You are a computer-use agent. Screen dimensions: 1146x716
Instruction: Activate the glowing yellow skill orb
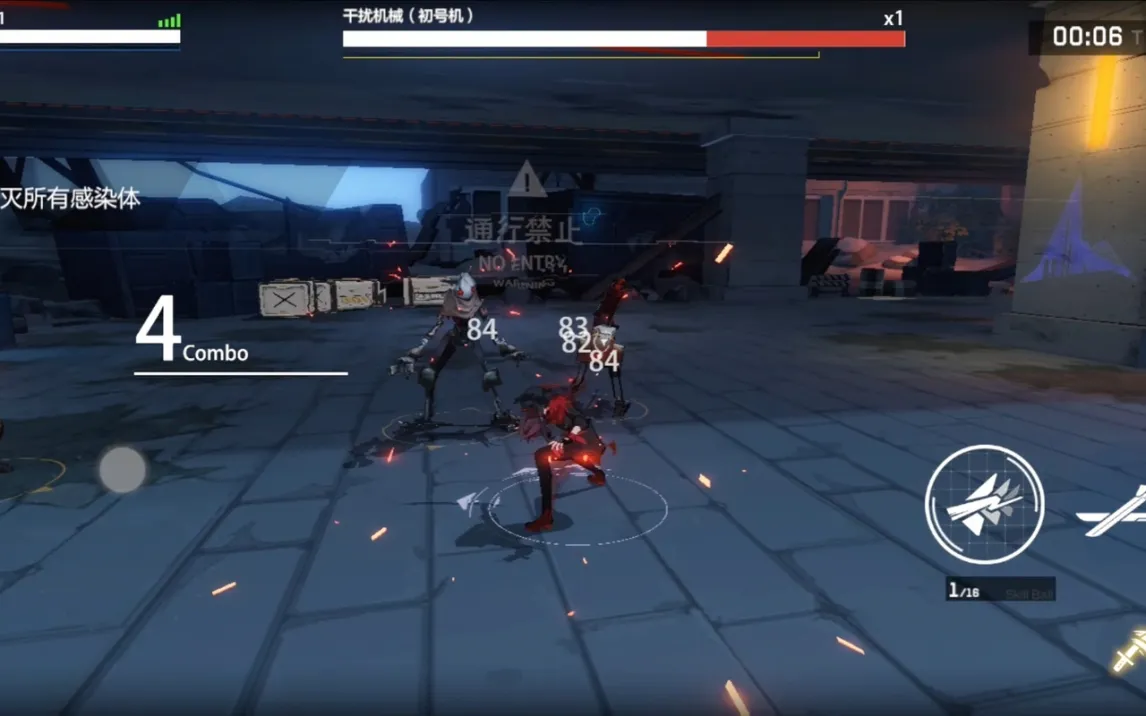(x=1128, y=650)
